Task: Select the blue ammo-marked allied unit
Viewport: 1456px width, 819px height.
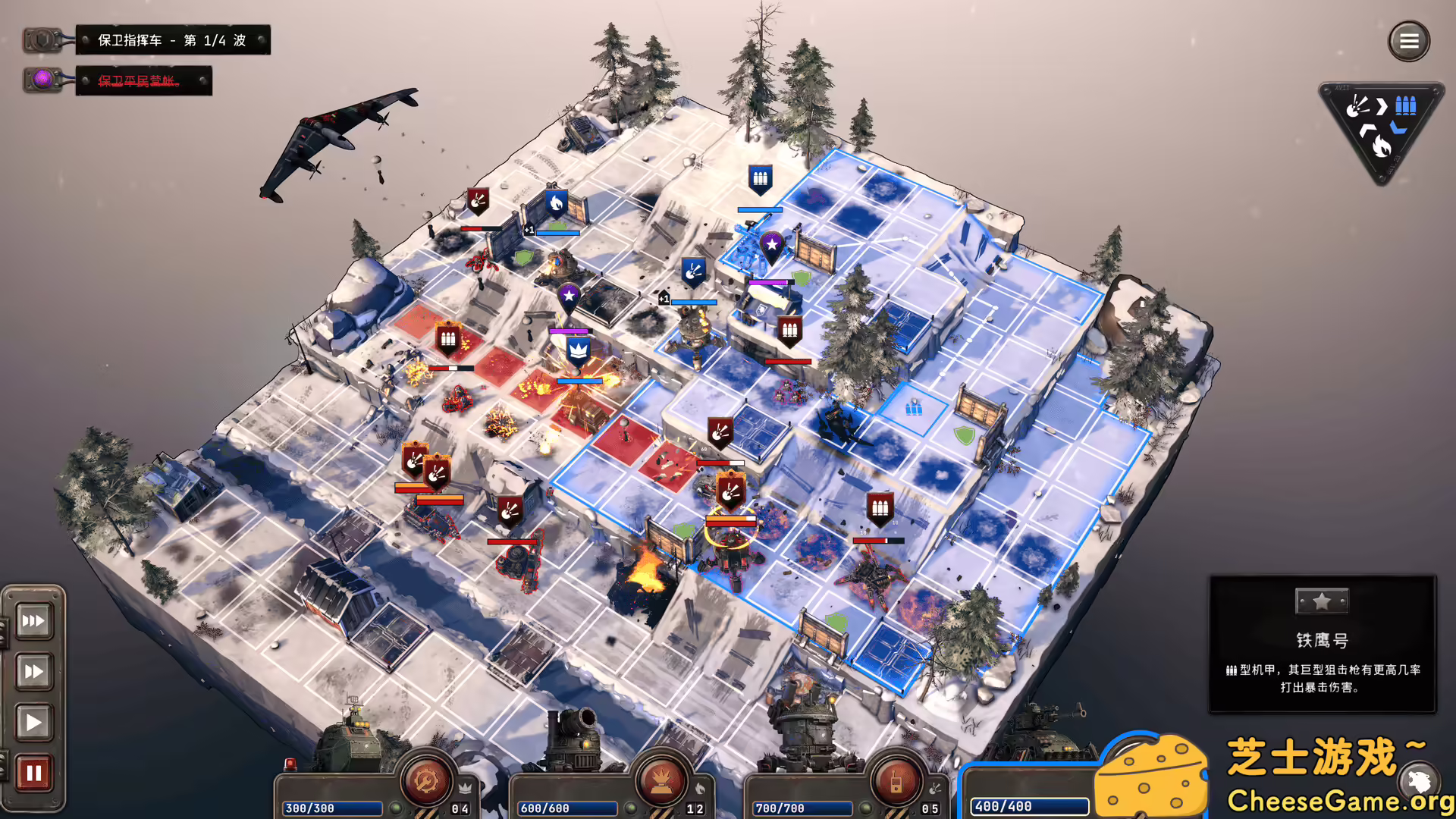Action: pyautogui.click(x=760, y=180)
